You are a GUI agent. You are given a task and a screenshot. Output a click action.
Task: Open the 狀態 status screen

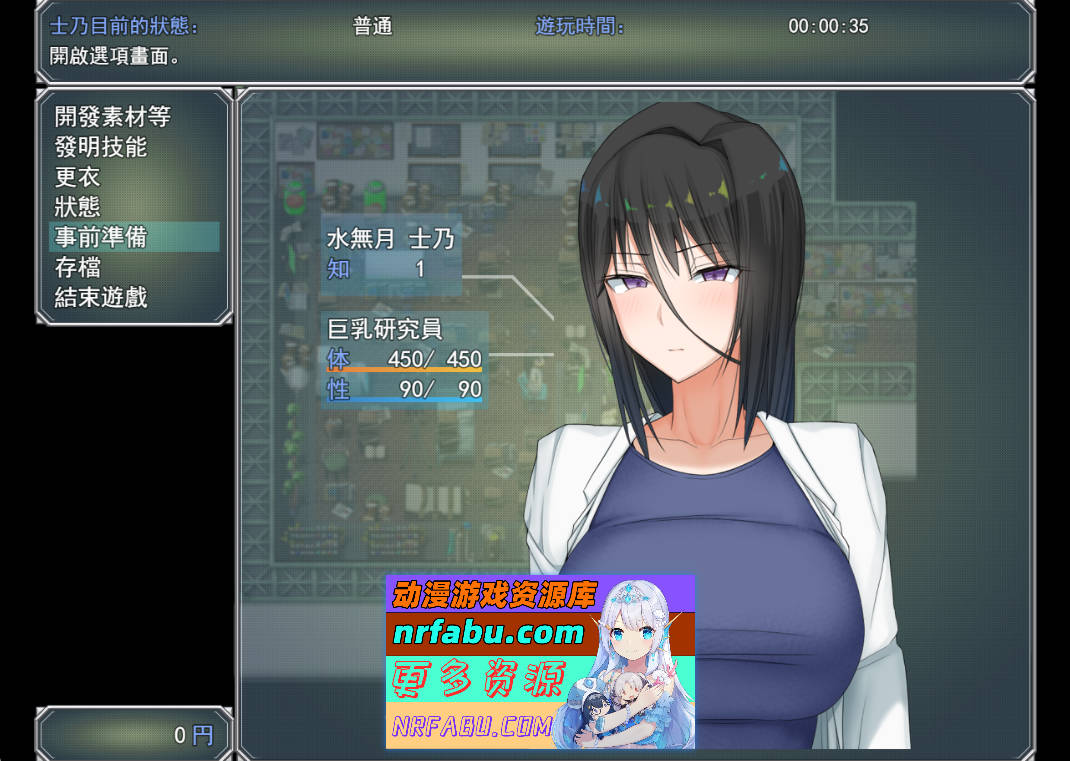pyautogui.click(x=78, y=207)
